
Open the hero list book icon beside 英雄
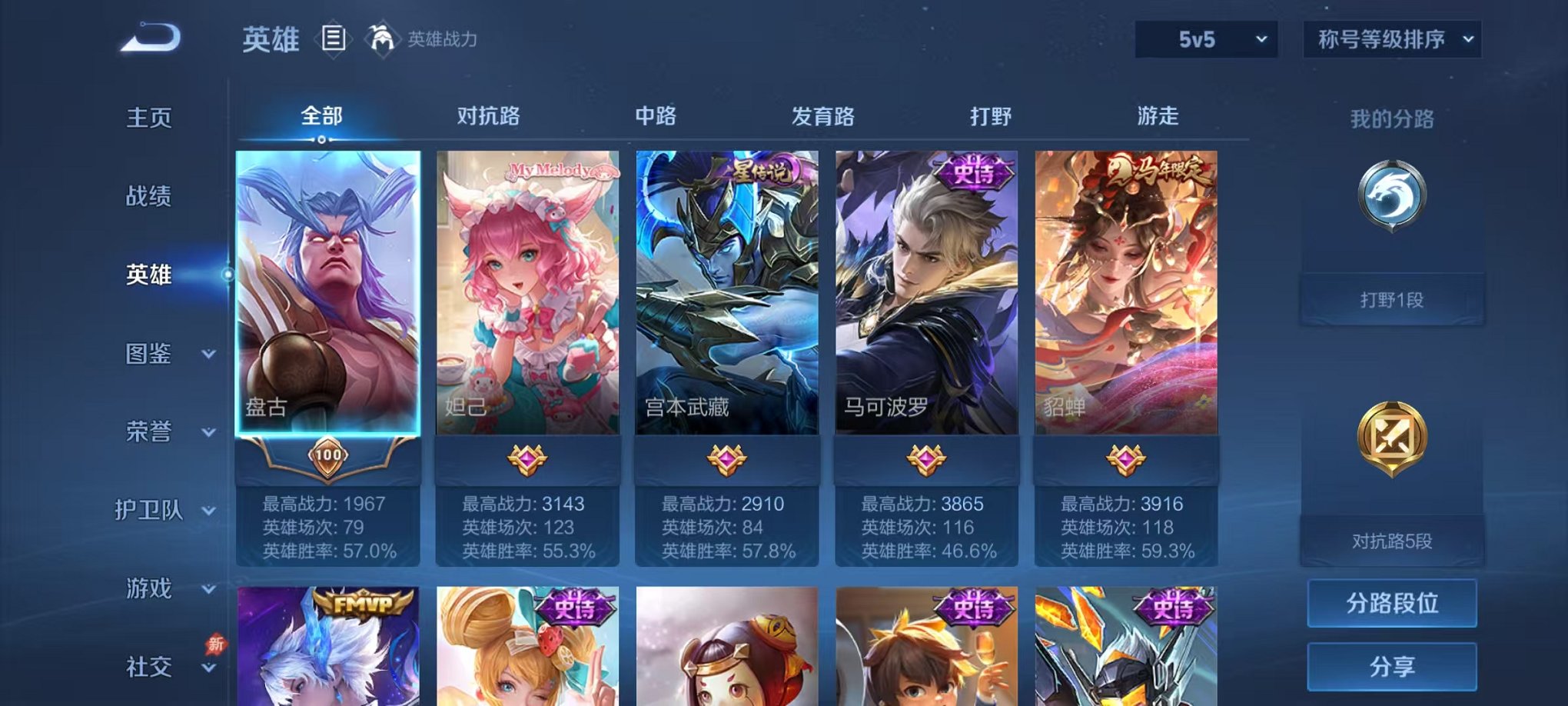point(335,39)
